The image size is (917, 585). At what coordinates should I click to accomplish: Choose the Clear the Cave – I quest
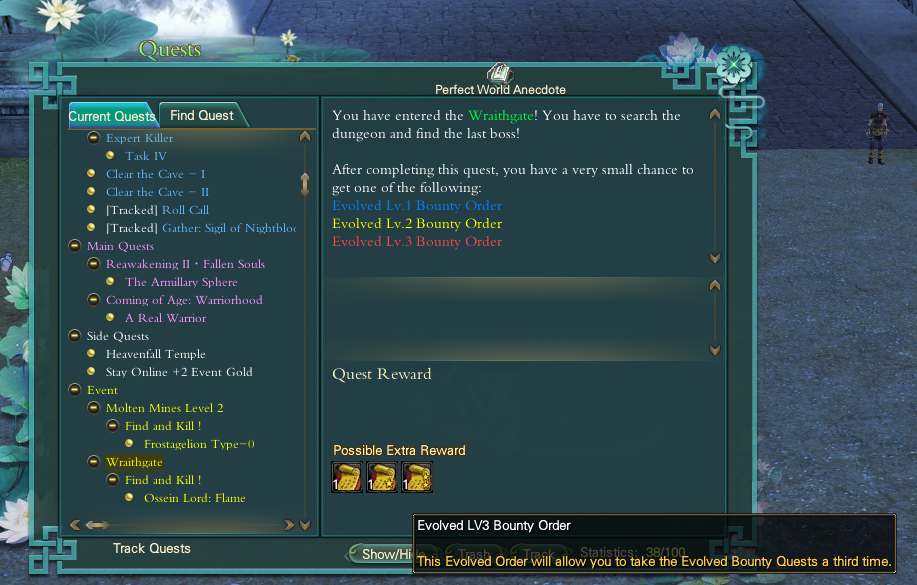coord(156,174)
